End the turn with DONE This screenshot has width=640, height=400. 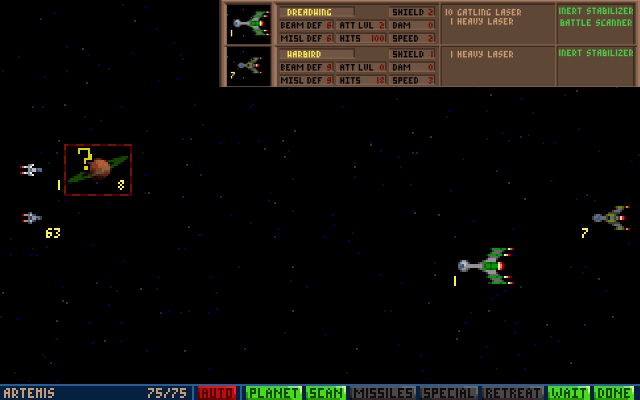click(x=615, y=393)
